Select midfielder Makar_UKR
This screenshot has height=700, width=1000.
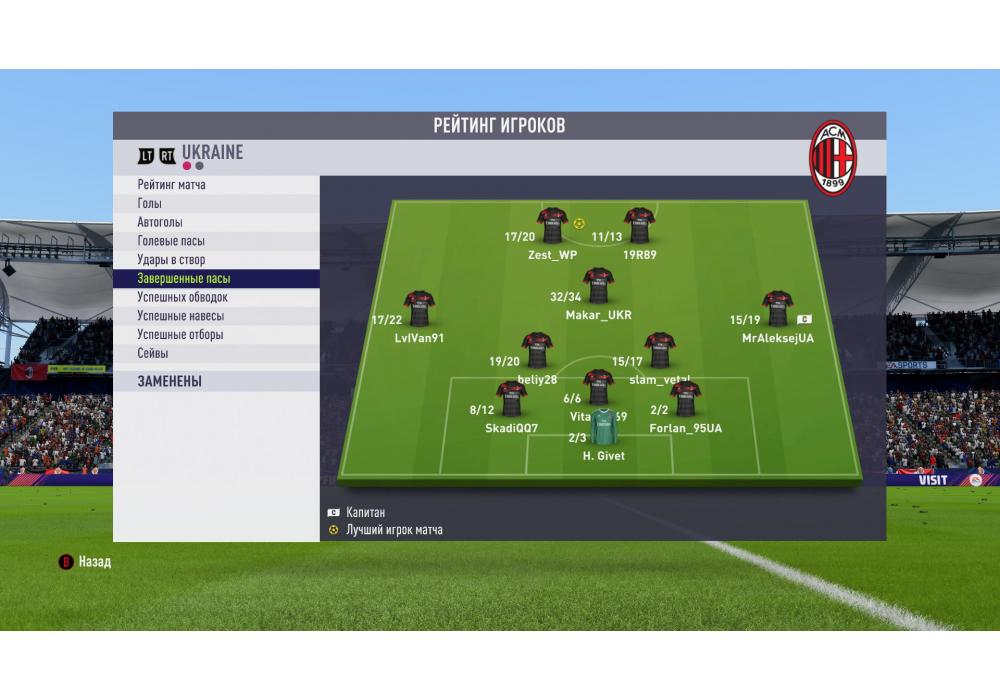(598, 286)
